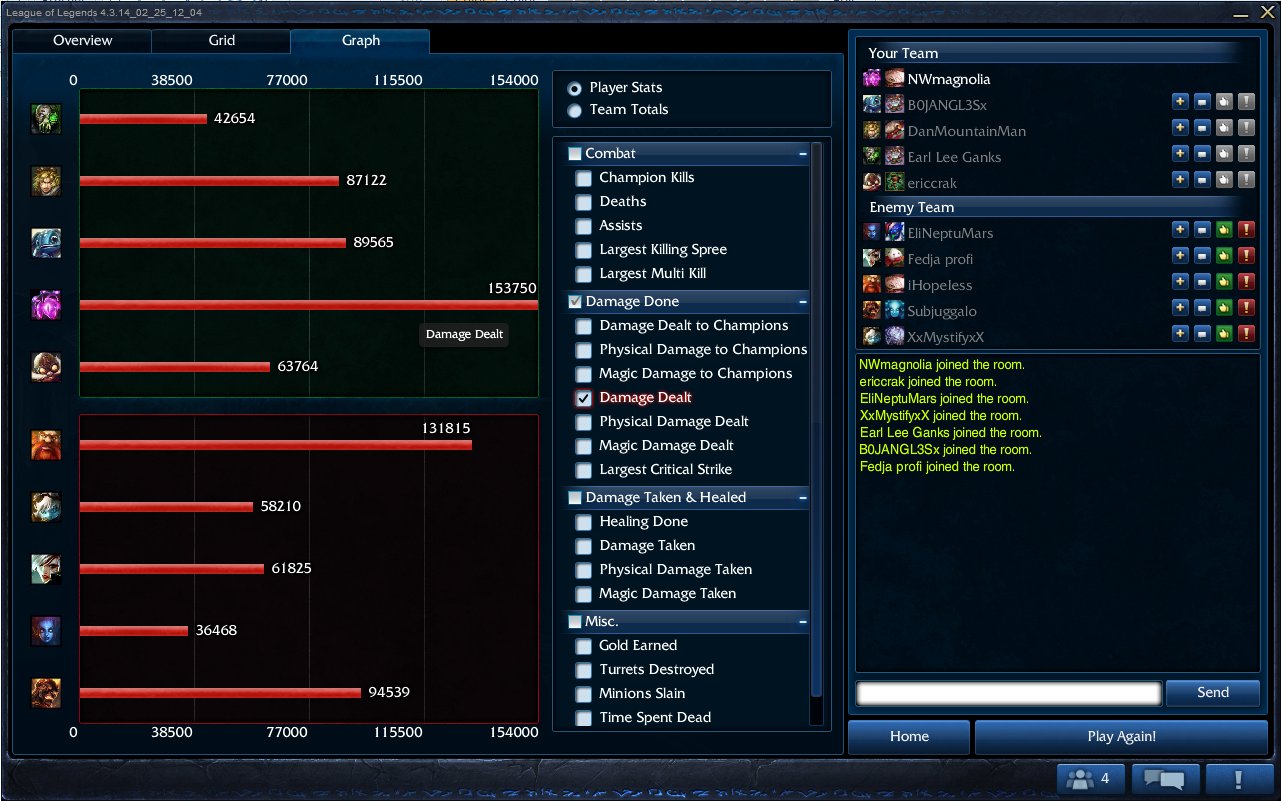
Task: Toggle Damage Dealt to Champions checkbox
Action: (584, 327)
